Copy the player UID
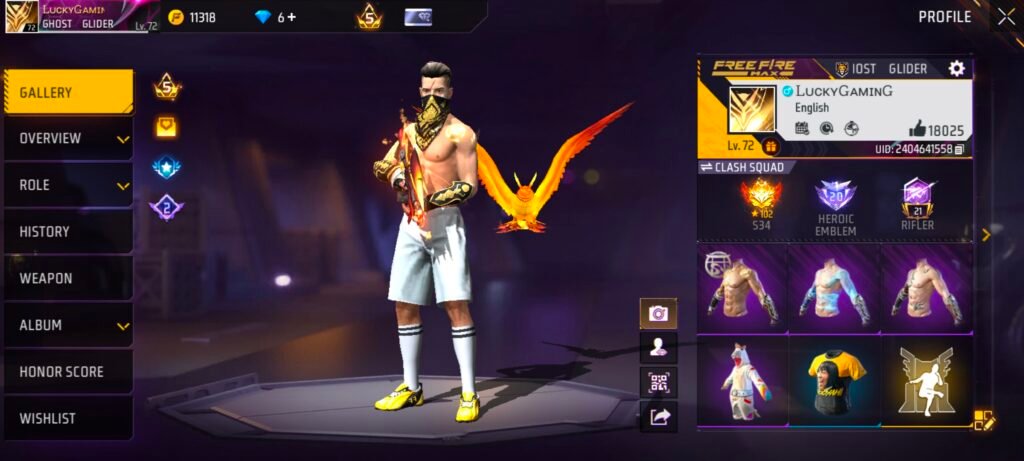The width and height of the screenshot is (1024, 461). point(960,149)
